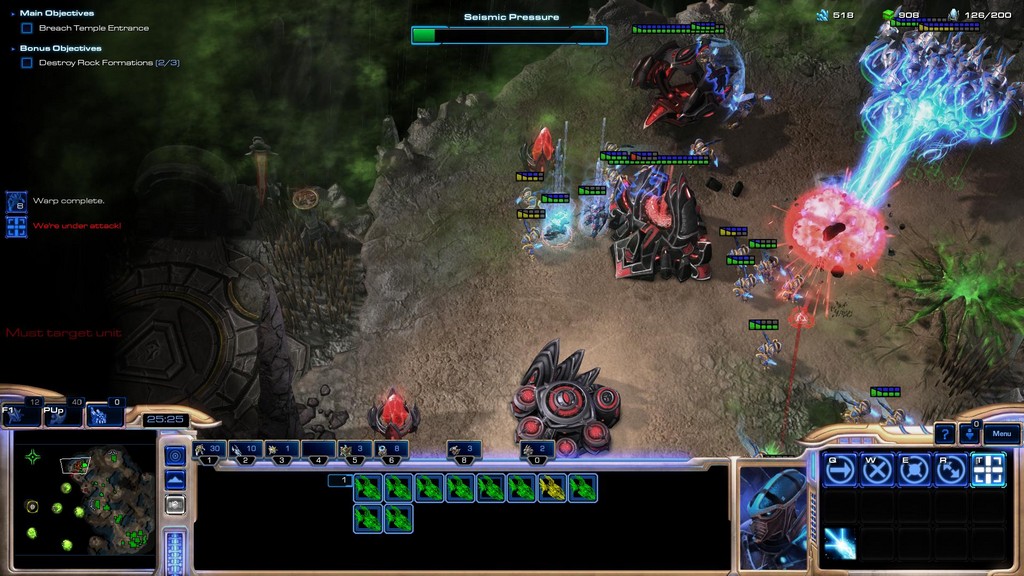Collapse the Bonus Objectives list
Viewport: 1024px width, 576px height.
click(x=12, y=48)
